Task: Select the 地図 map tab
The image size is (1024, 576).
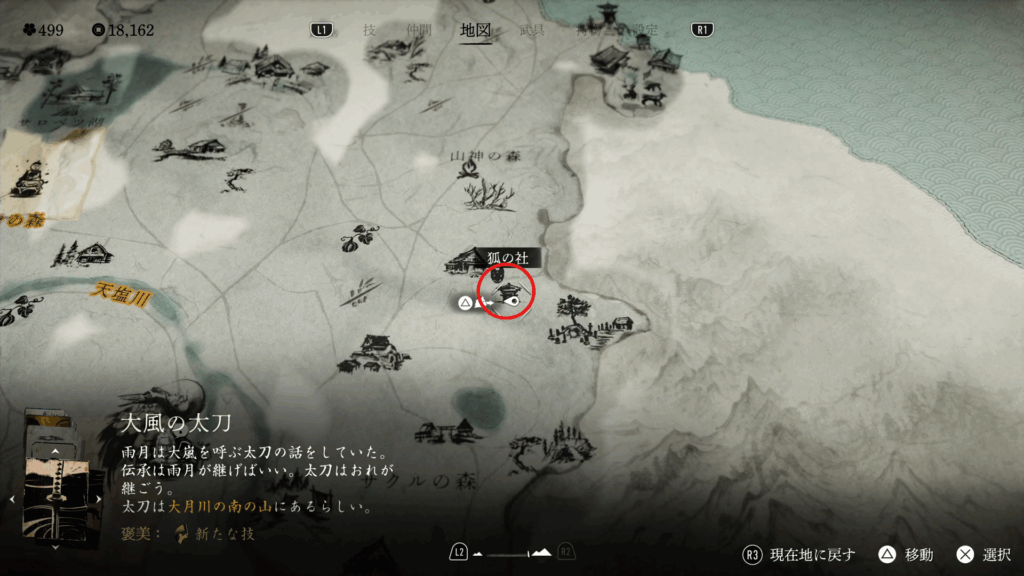Action: [x=475, y=30]
